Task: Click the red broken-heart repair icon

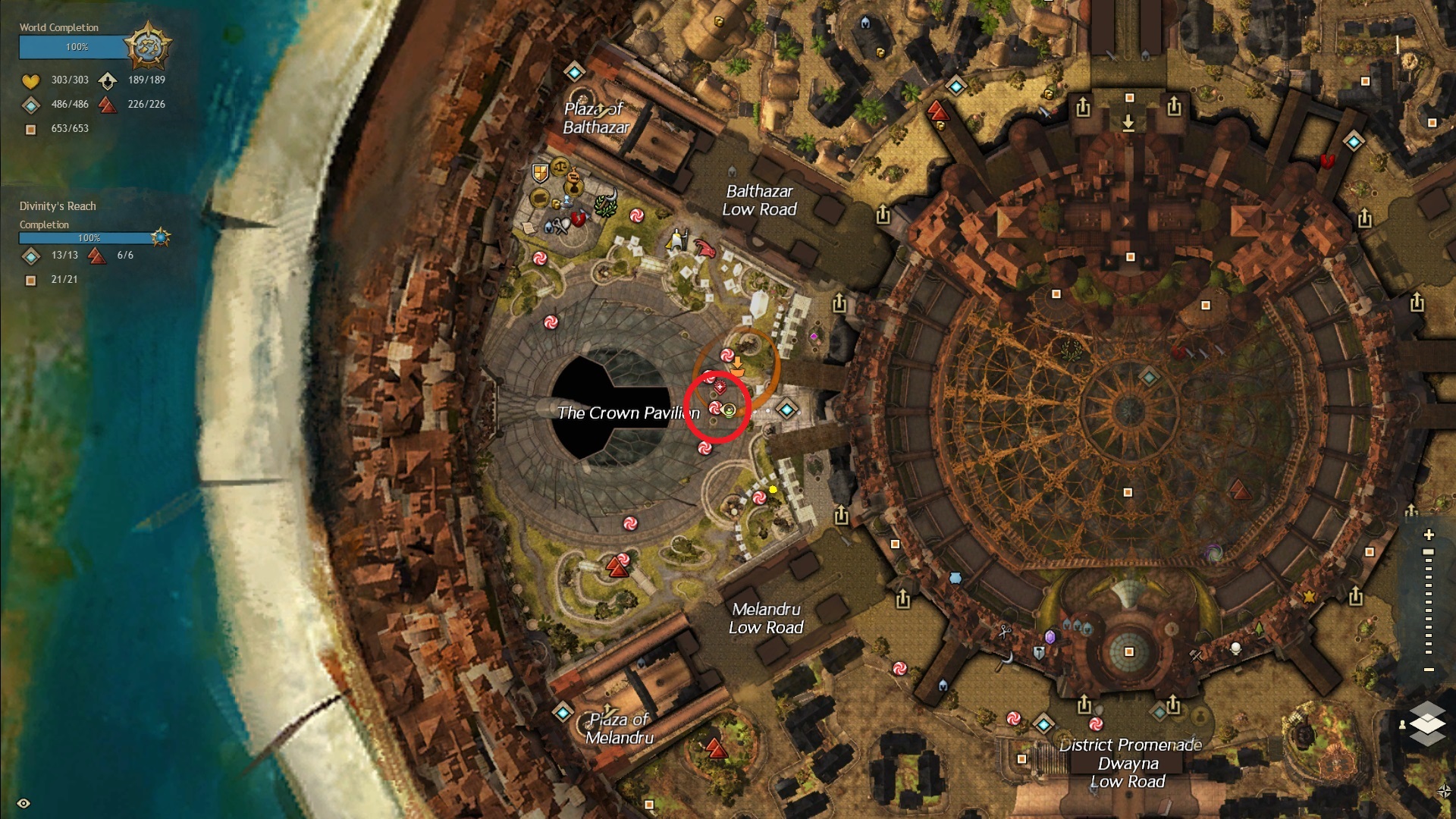Action: (x=579, y=219)
